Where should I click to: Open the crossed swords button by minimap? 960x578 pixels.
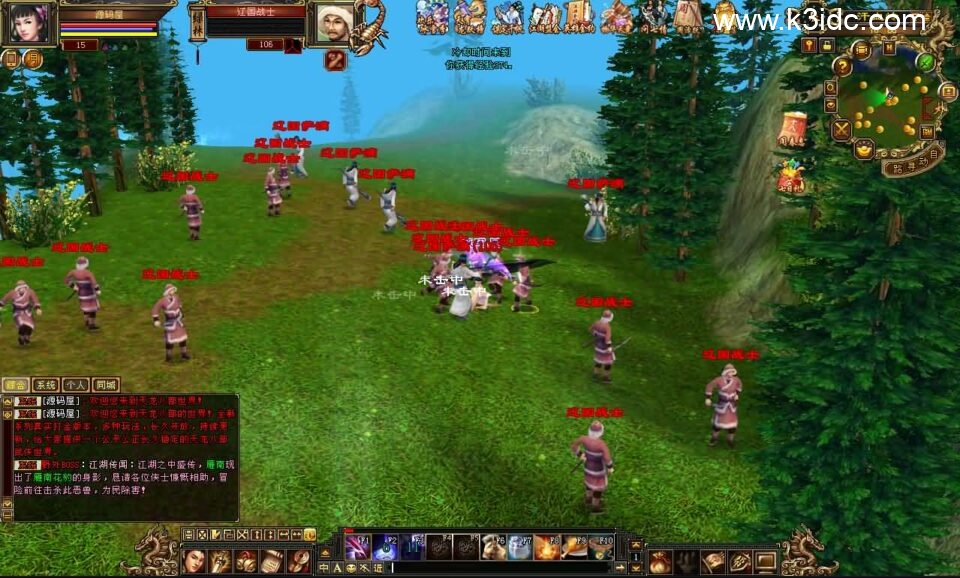pyautogui.click(x=841, y=129)
